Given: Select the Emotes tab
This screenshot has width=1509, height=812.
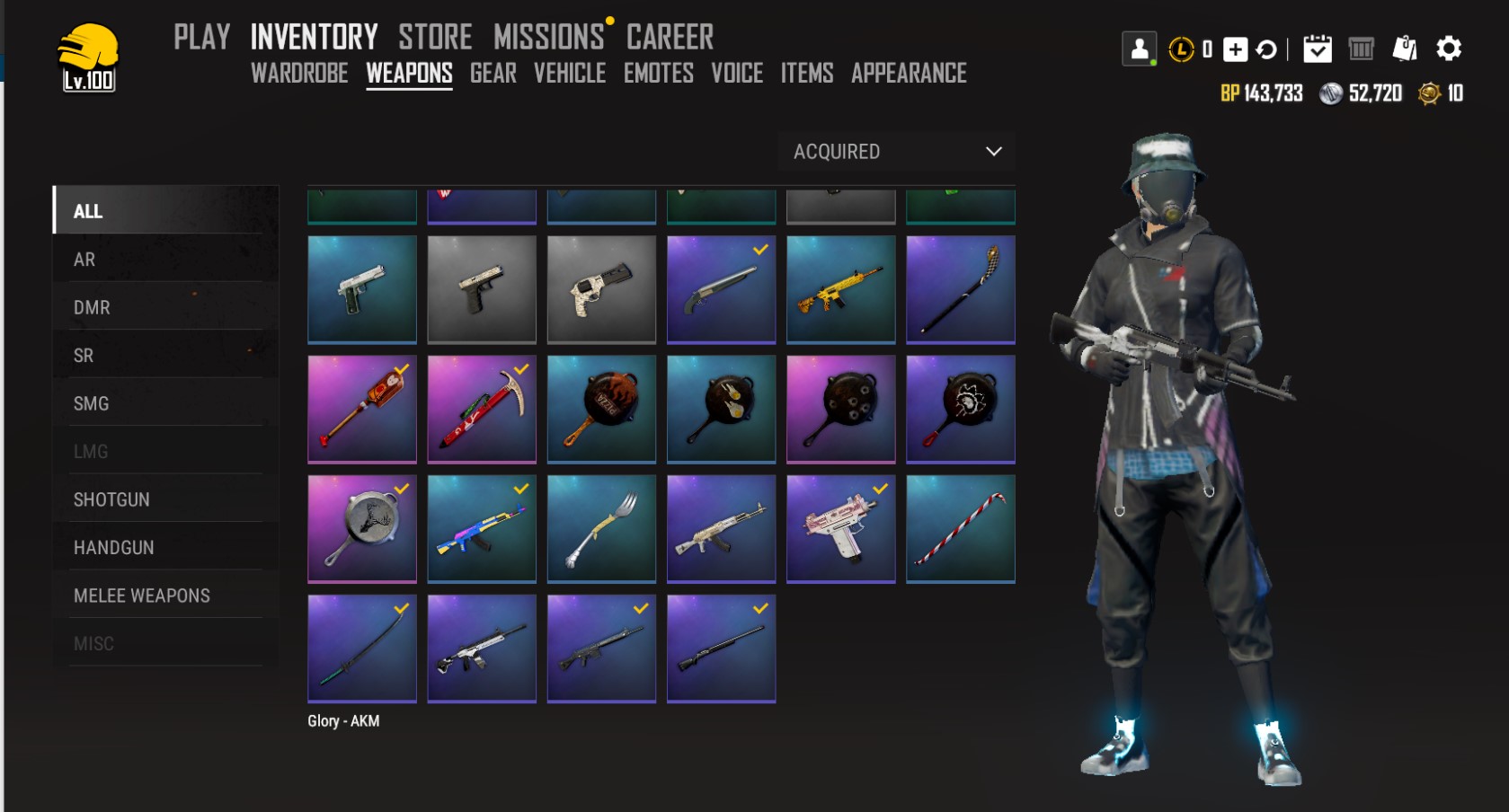Looking at the screenshot, I should point(658,73).
